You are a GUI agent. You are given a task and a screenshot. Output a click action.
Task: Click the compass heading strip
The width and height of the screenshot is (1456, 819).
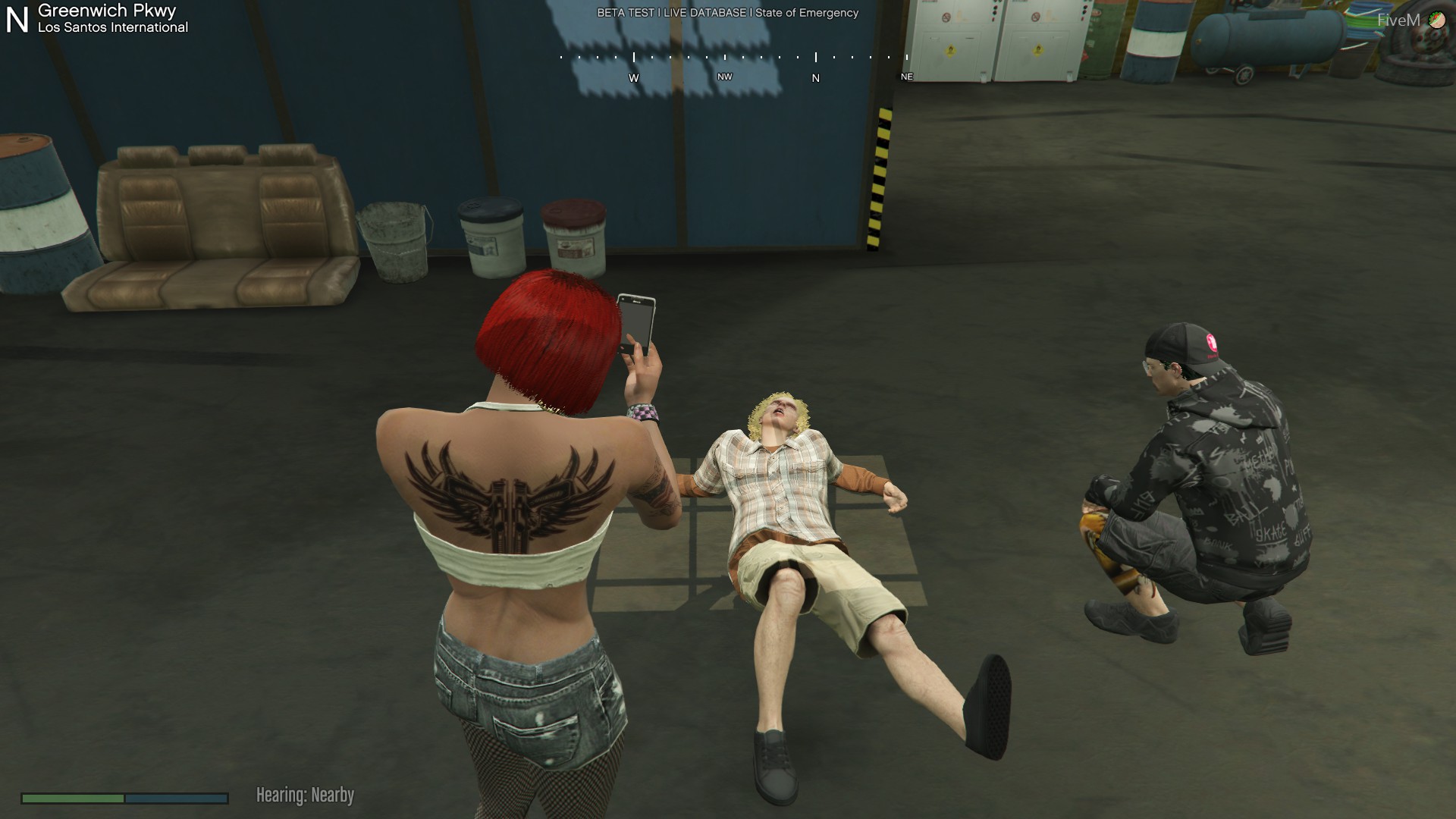[733, 66]
